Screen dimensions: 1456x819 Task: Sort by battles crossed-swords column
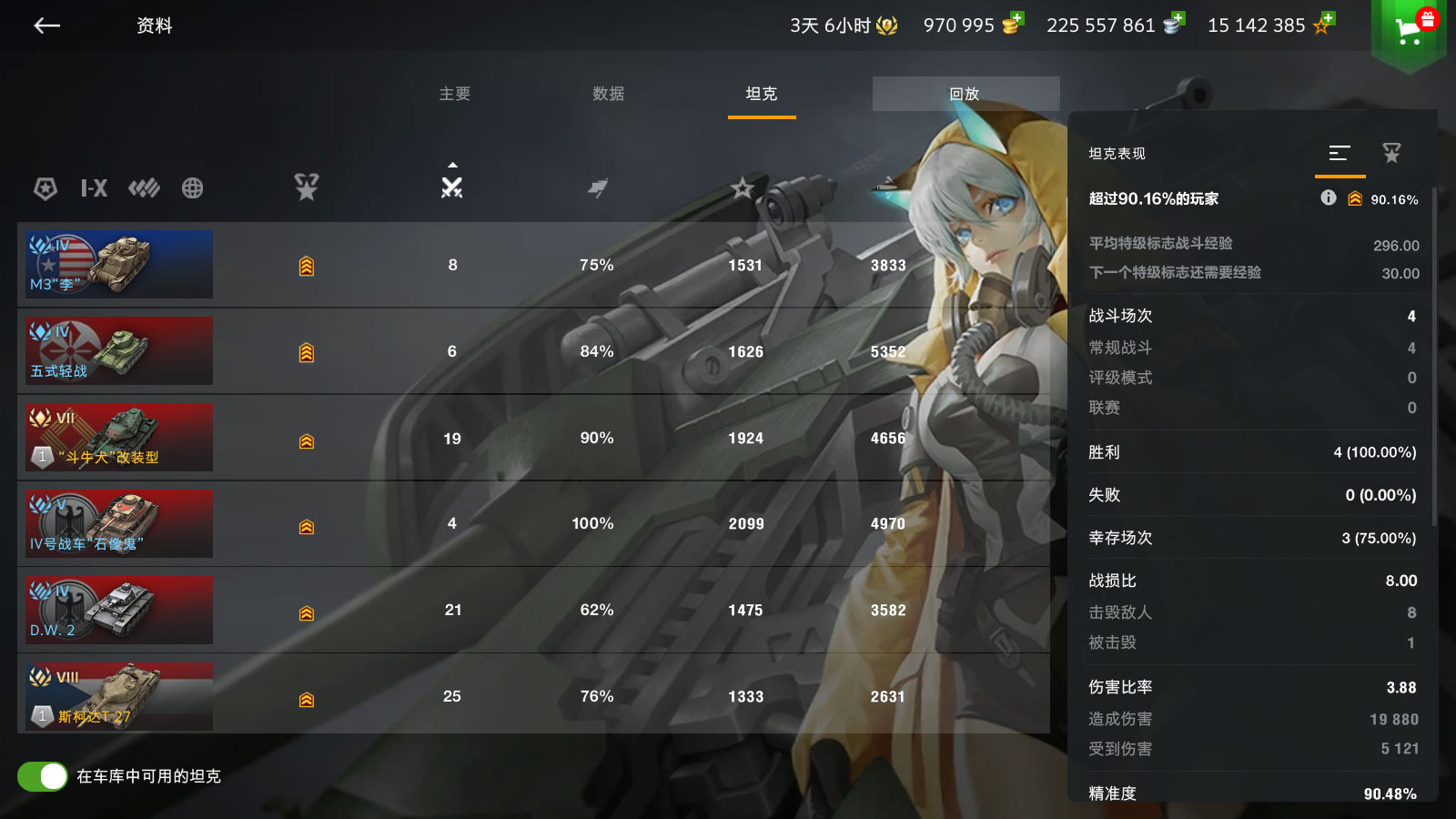452,187
